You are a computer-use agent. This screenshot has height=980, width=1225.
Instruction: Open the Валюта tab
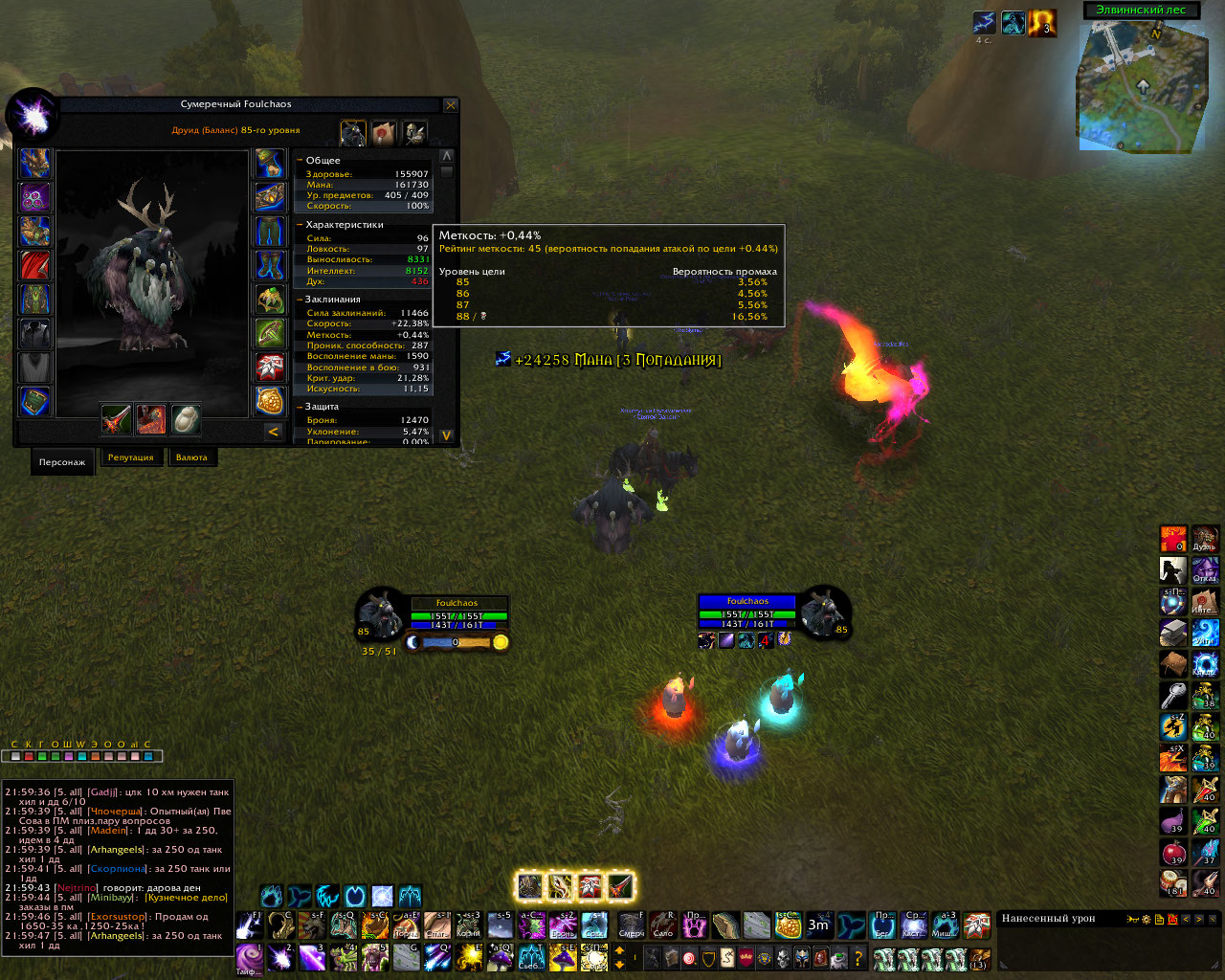(x=191, y=457)
